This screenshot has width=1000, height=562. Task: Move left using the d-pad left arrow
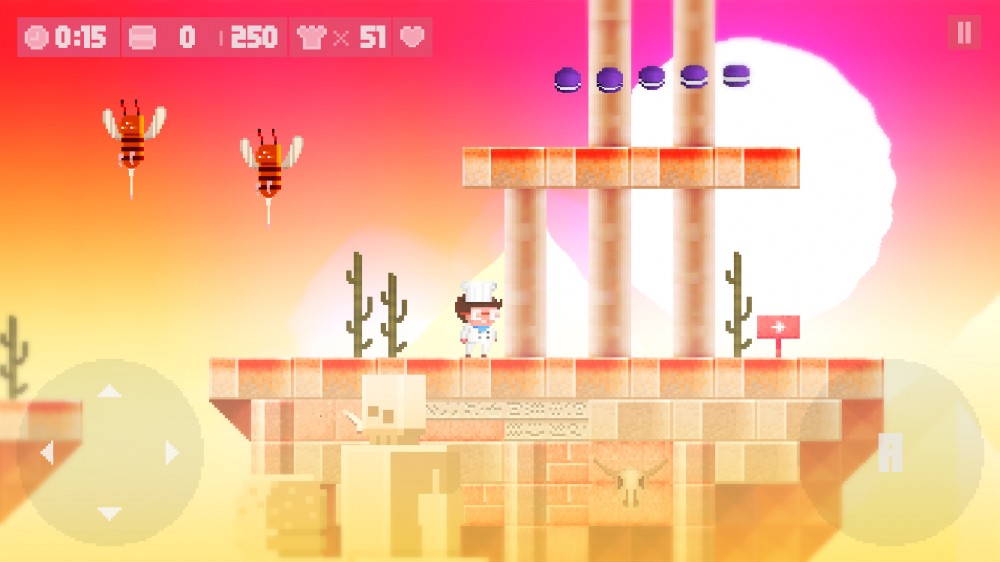click(46, 453)
